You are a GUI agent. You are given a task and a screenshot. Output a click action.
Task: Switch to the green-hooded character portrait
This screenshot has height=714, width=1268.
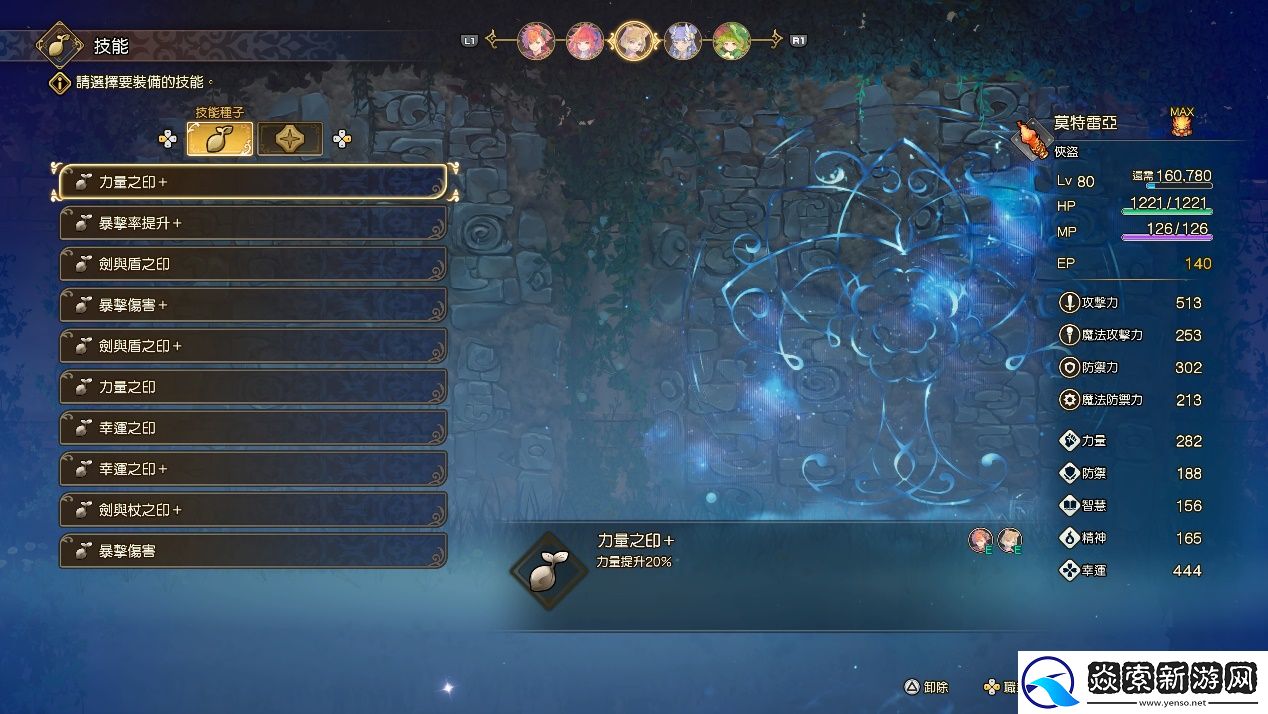pos(731,41)
